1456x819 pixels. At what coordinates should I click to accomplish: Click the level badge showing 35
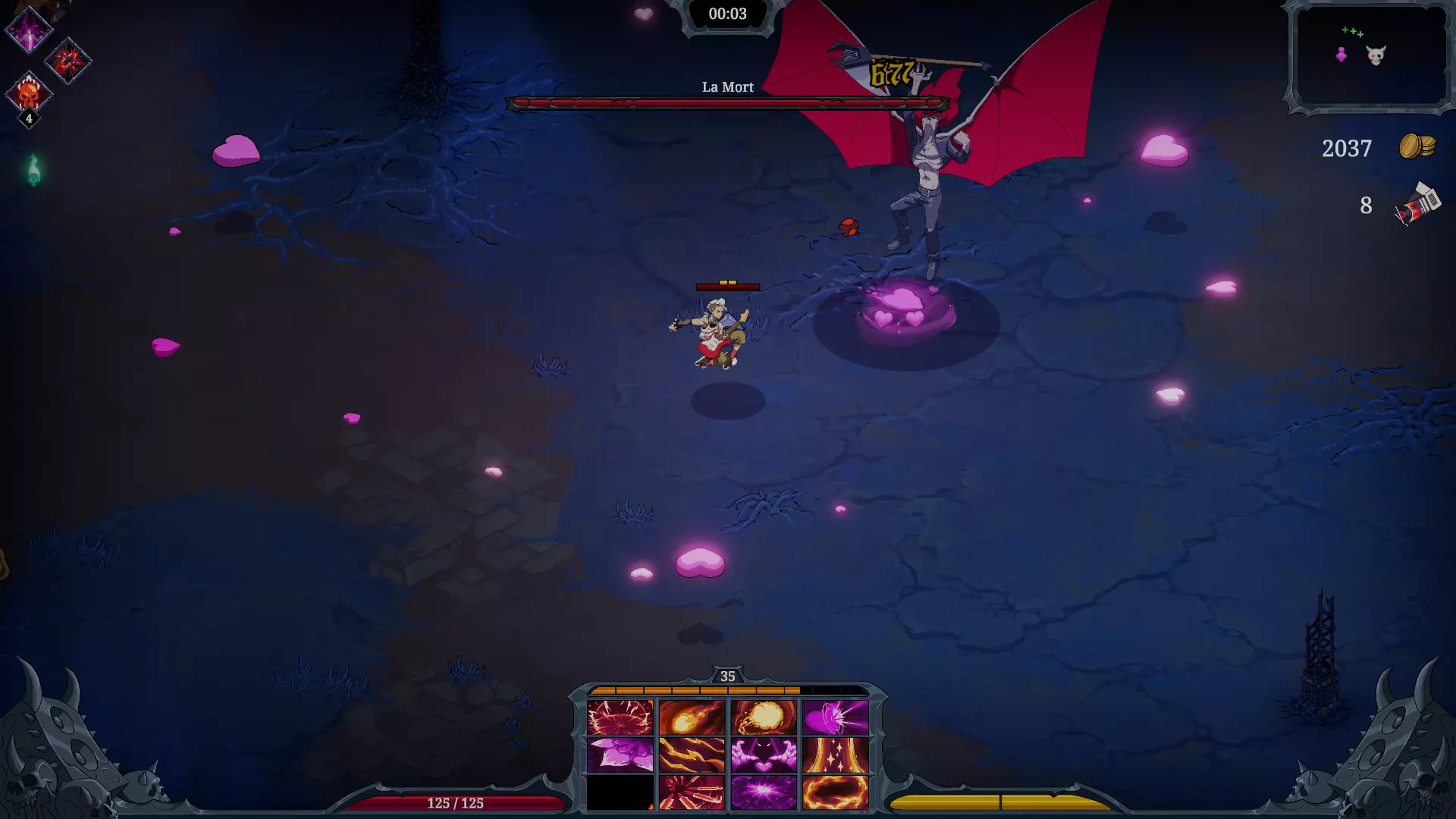[x=728, y=675]
